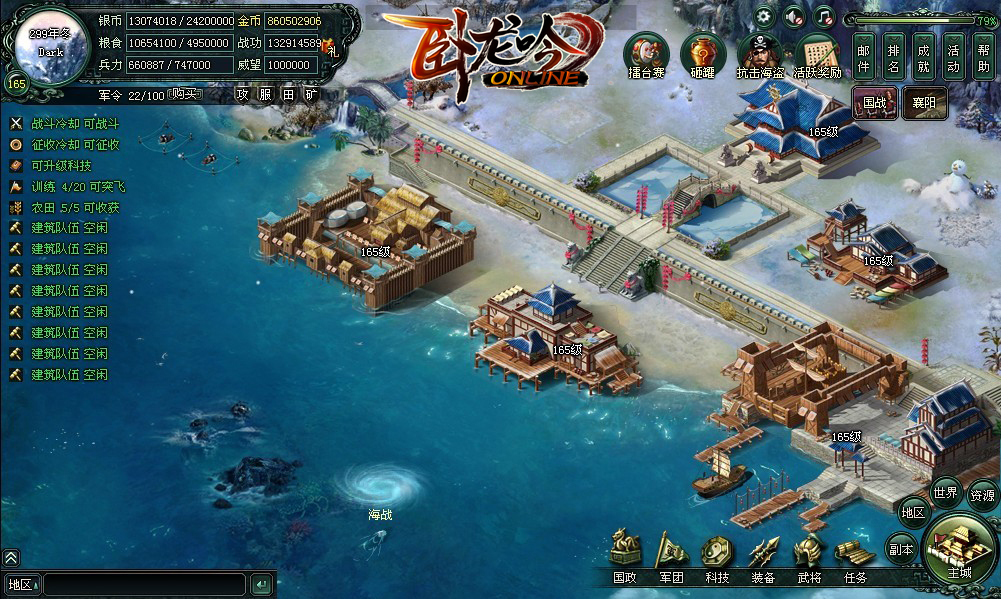Open the 帮助 help button
The image size is (1001, 599).
pyautogui.click(x=984, y=57)
